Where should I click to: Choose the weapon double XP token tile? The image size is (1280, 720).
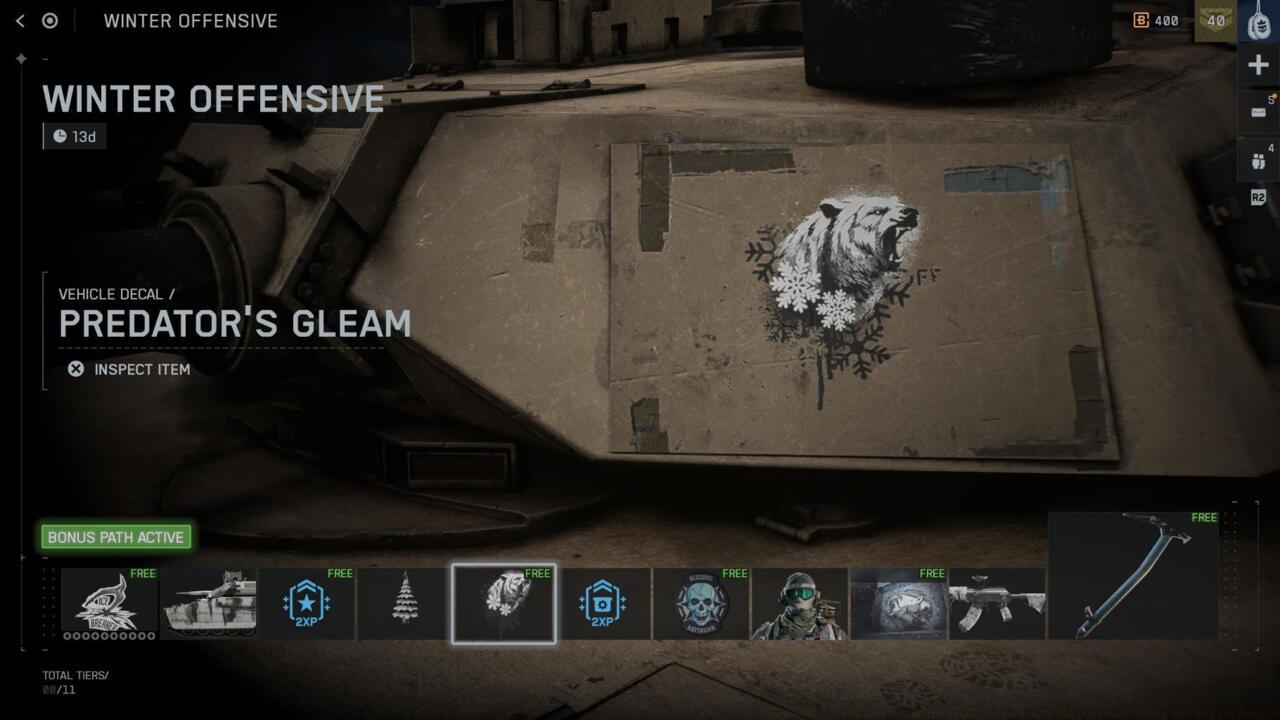tap(602, 603)
